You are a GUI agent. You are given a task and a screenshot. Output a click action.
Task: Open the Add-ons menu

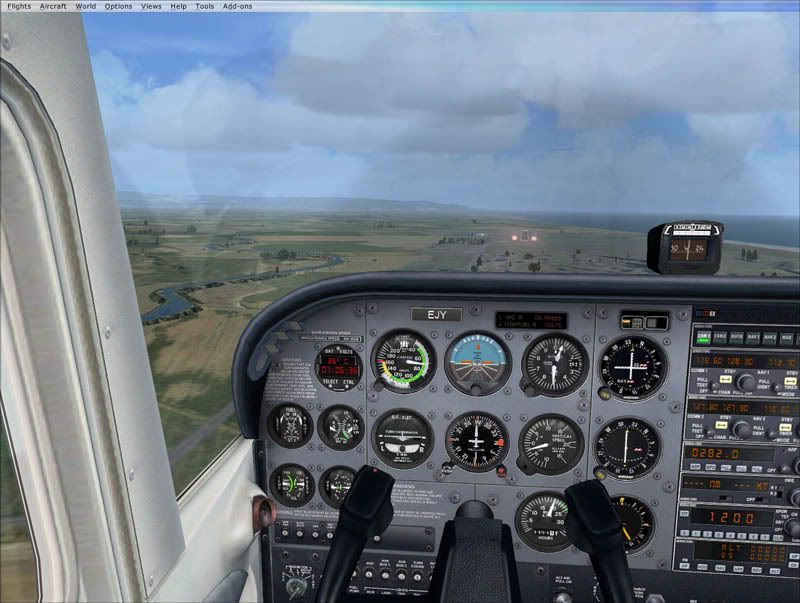(237, 6)
